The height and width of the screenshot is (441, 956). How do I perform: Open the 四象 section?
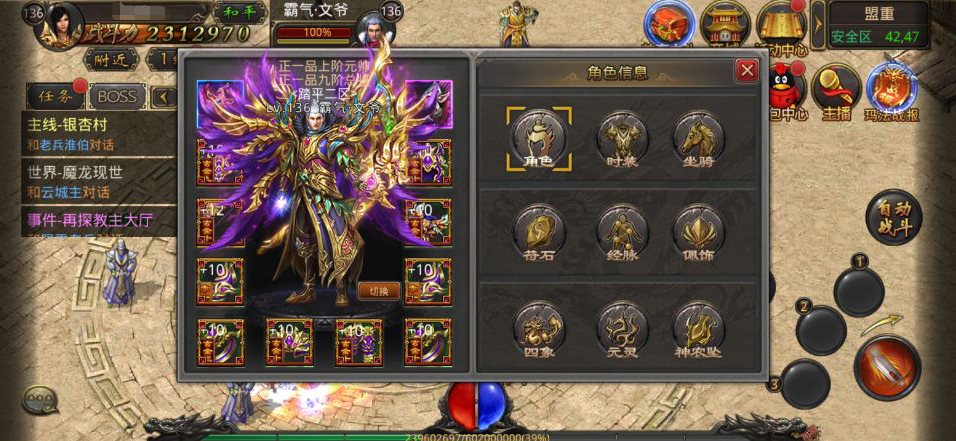click(539, 328)
